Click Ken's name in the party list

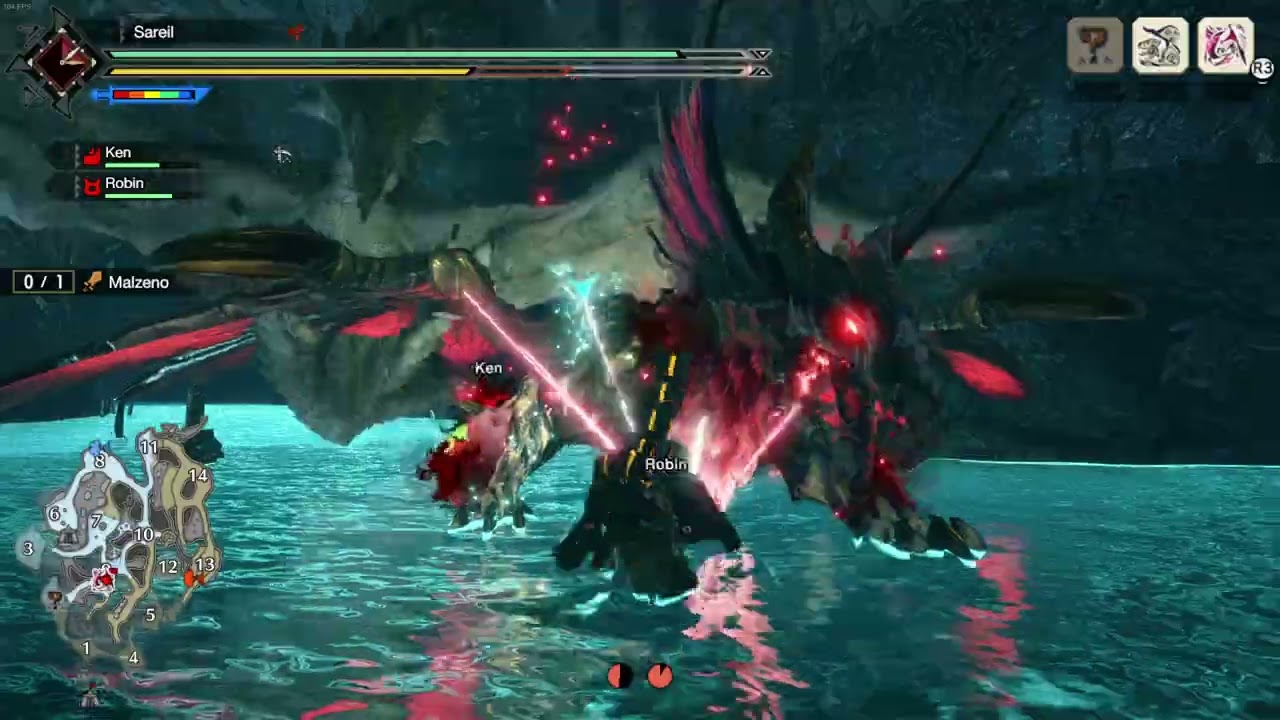pyautogui.click(x=118, y=152)
